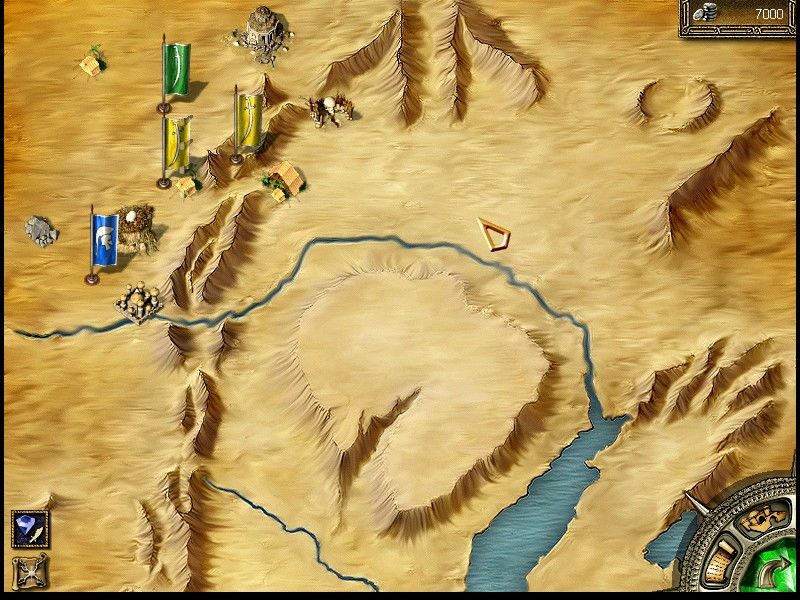Select the blue helmet flag army
Viewport: 800px width, 600px height.
104,241
